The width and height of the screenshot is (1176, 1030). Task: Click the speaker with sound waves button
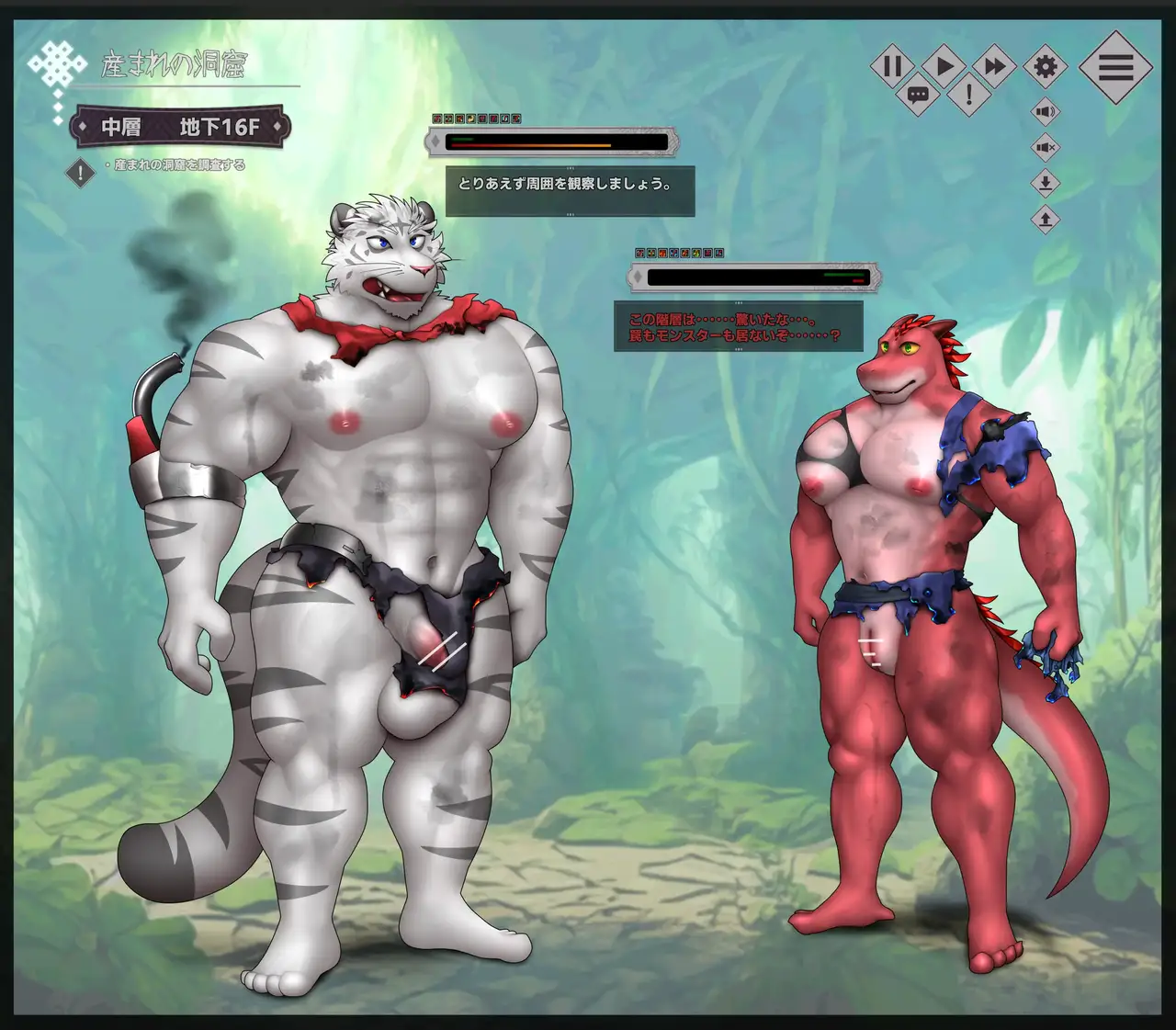point(1046,112)
